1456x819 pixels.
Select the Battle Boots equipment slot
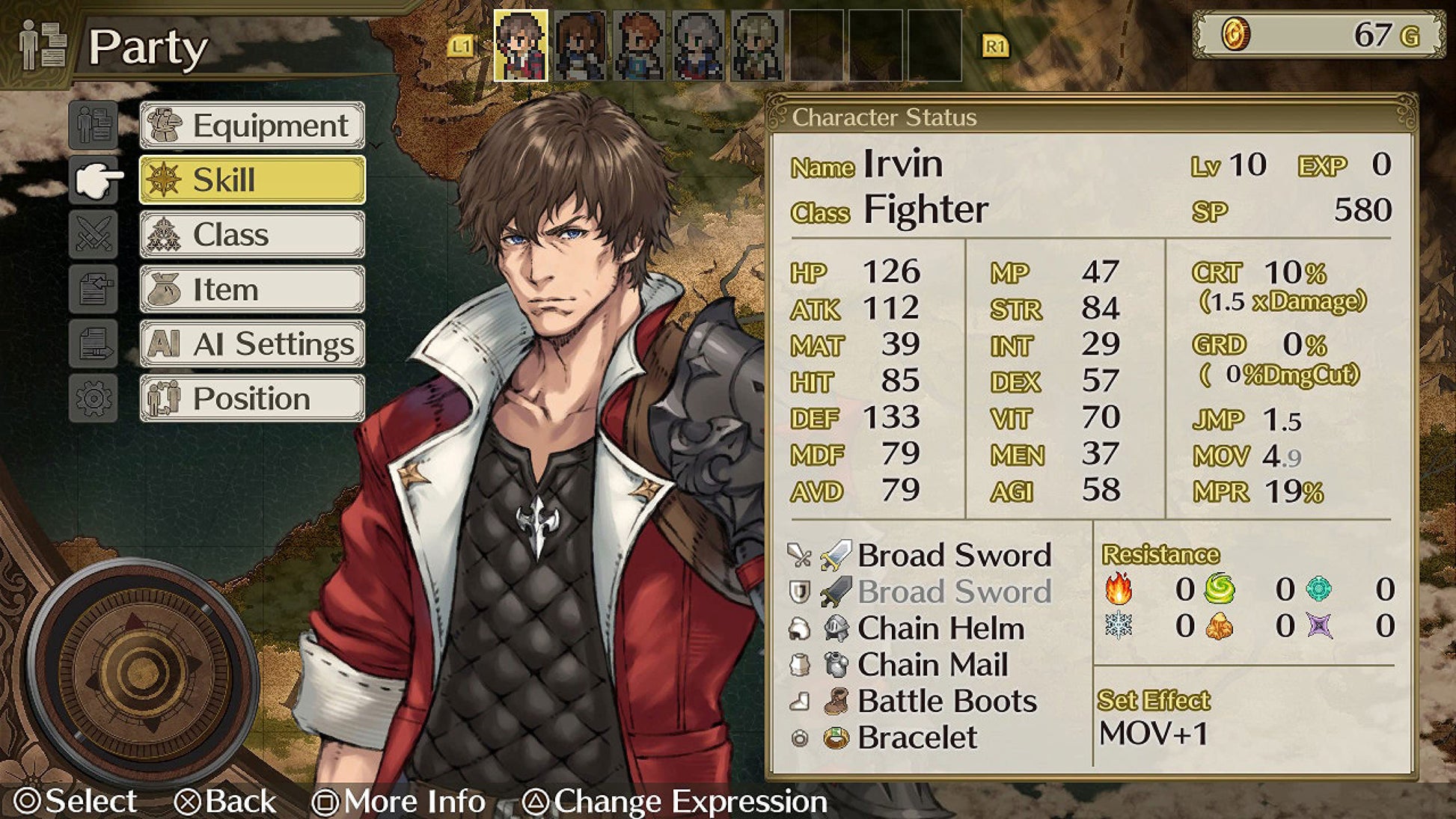pyautogui.click(x=946, y=701)
